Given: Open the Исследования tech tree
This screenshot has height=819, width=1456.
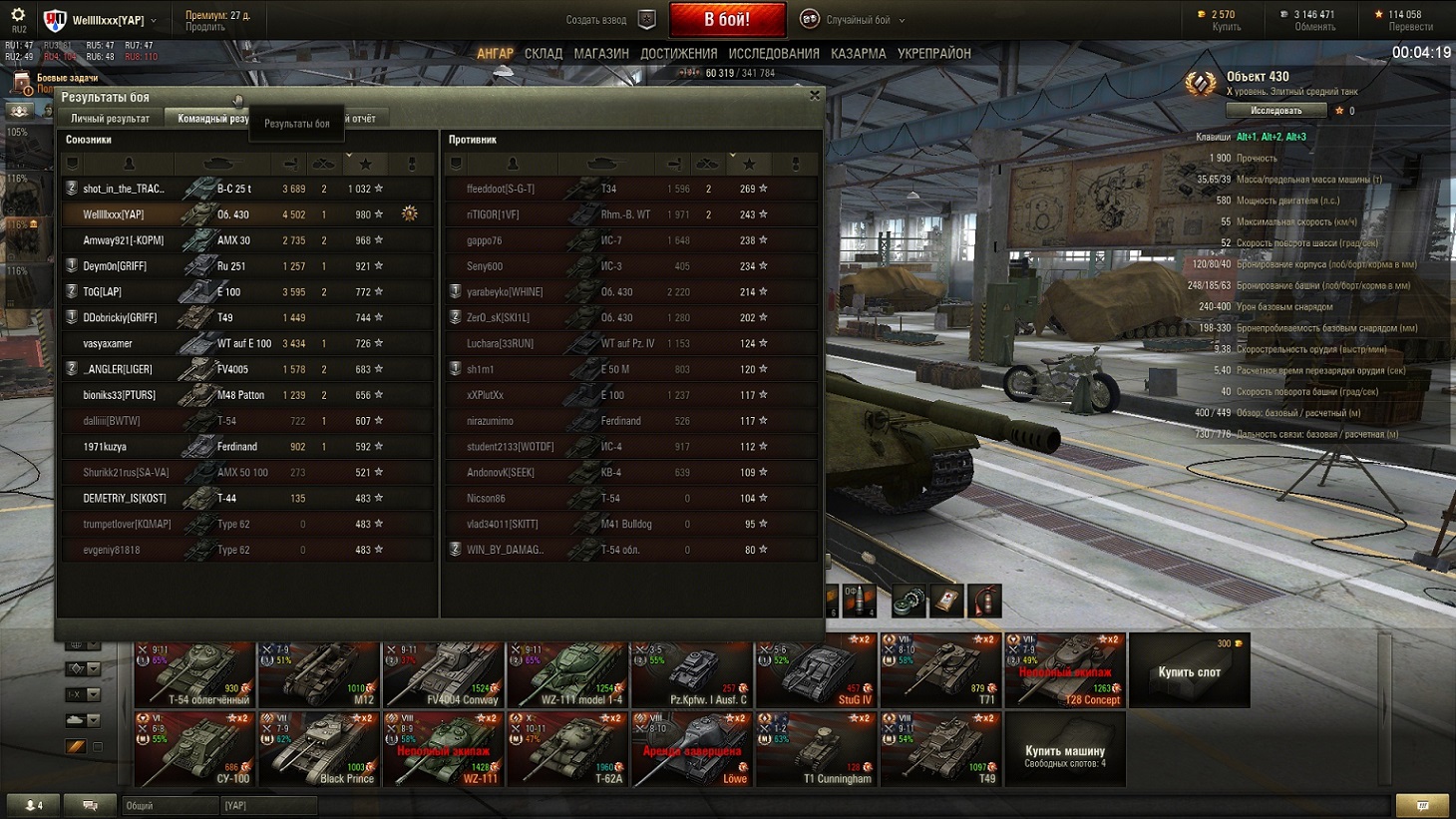Looking at the screenshot, I should (x=774, y=54).
